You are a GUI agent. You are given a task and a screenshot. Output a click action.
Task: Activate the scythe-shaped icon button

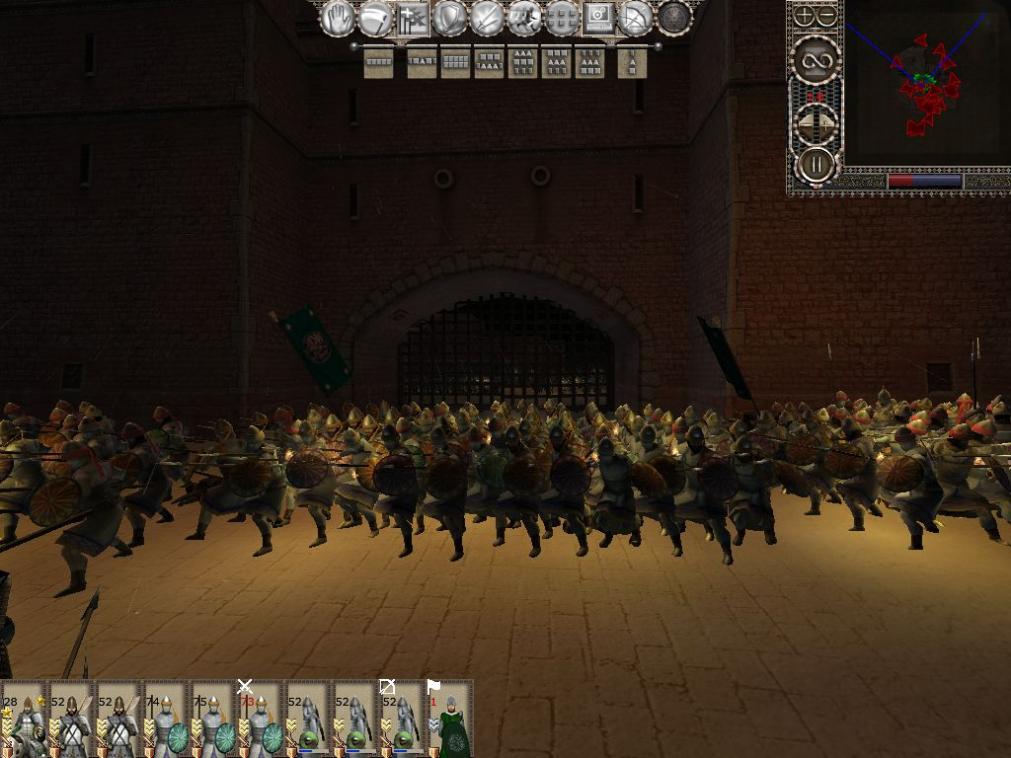coord(375,18)
